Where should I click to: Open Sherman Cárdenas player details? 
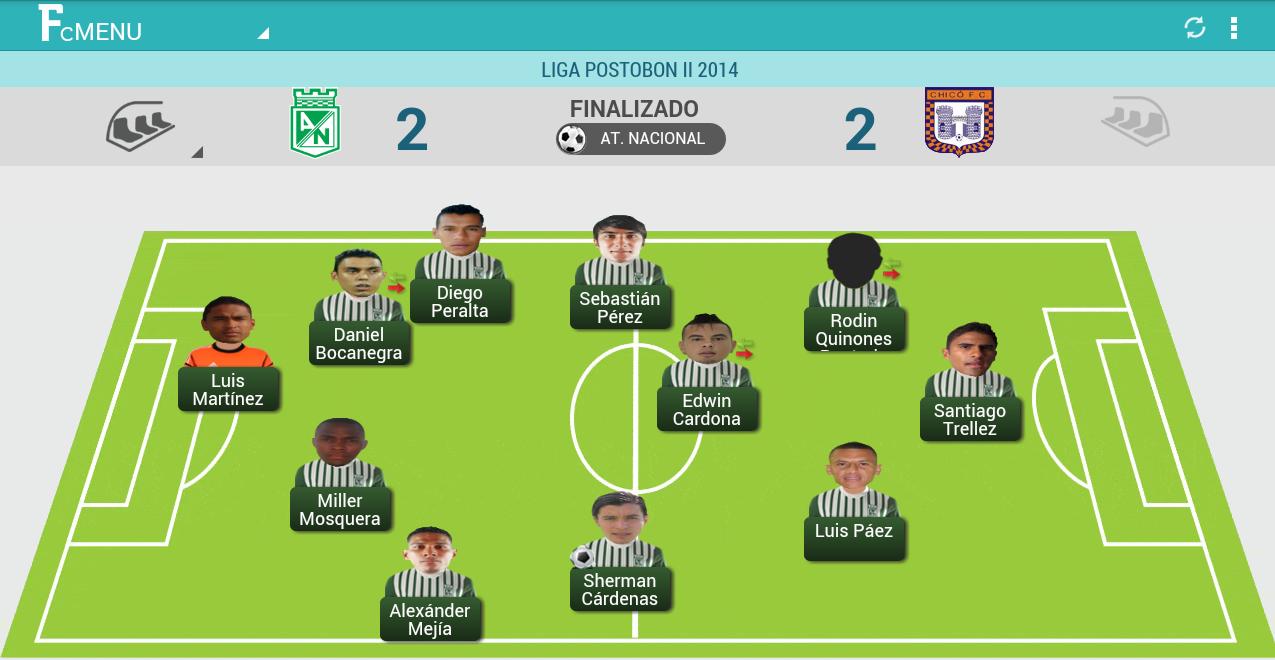[620, 589]
